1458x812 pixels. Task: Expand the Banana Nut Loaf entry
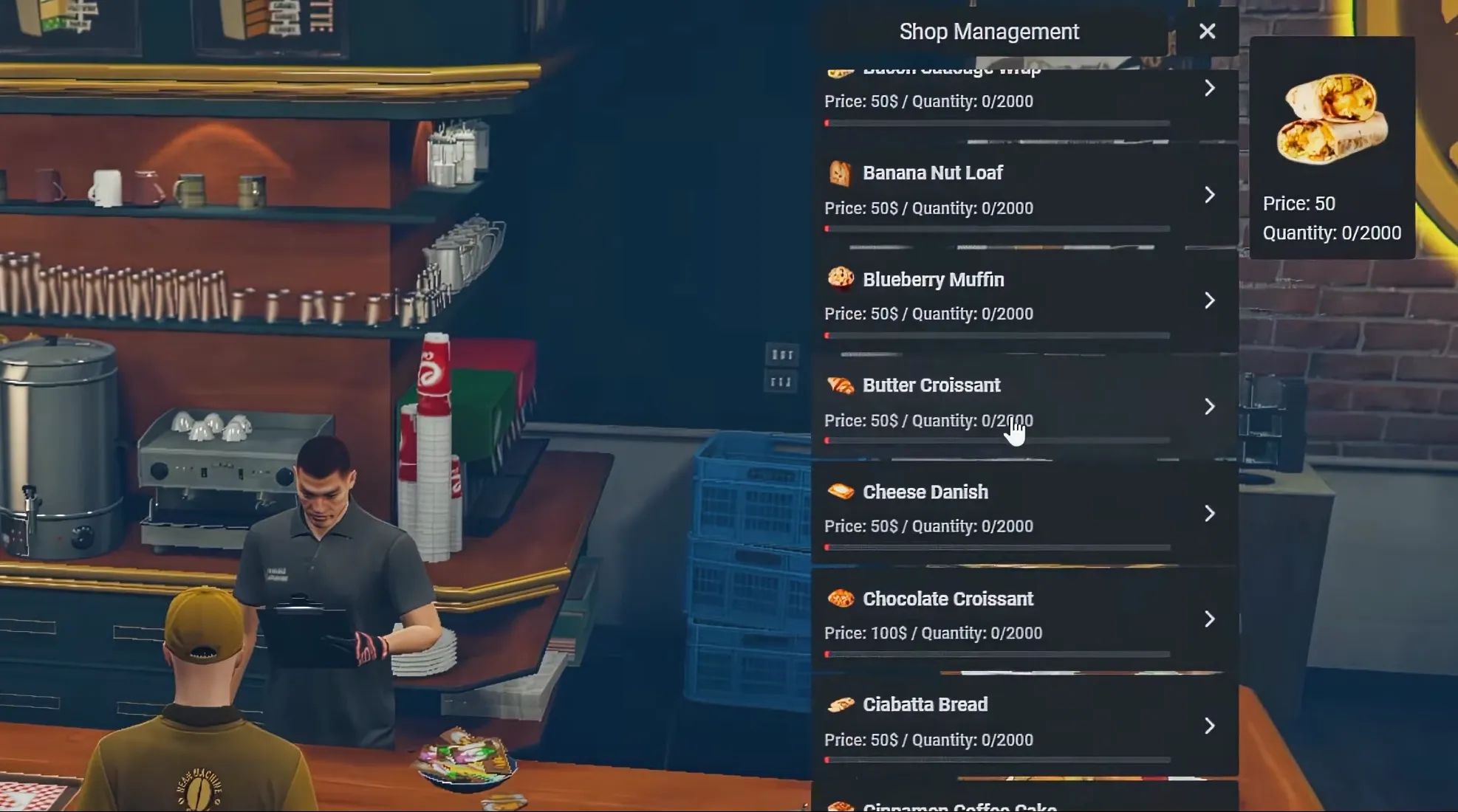[x=1209, y=195]
